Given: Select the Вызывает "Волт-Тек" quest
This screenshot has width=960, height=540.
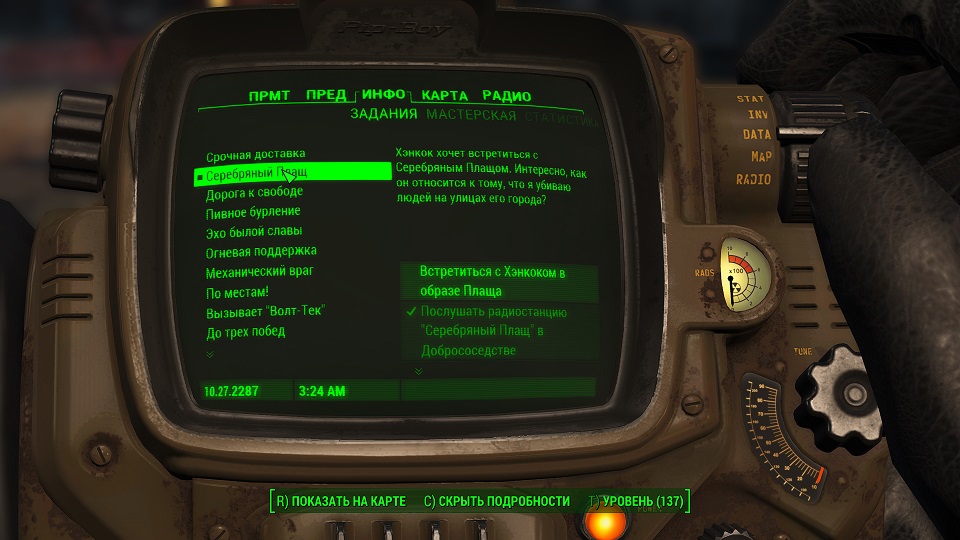Looking at the screenshot, I should coord(265,310).
